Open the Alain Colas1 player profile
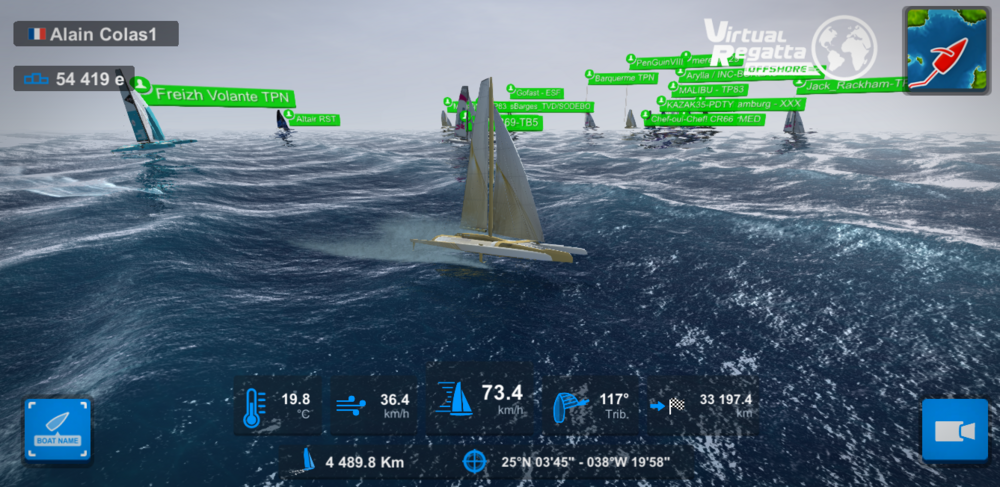Image resolution: width=1000 pixels, height=487 pixels. (96, 33)
